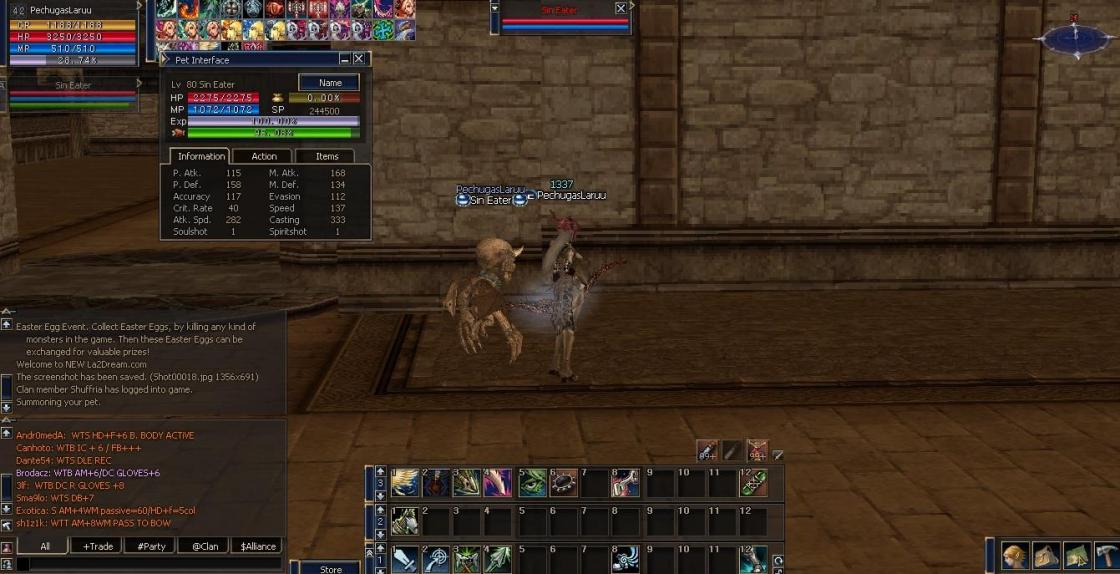
Task: Minimize the Pet Interface window
Action: coord(345,59)
